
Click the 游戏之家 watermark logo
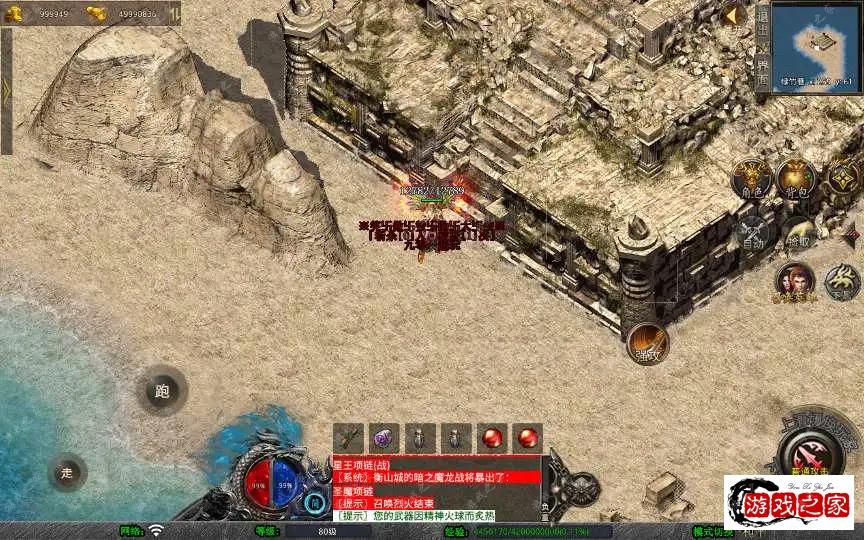click(x=789, y=503)
